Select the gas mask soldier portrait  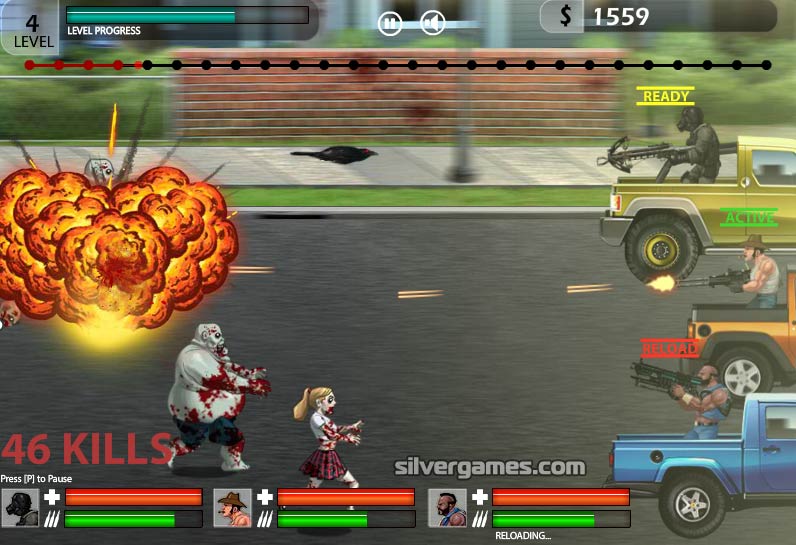pyautogui.click(x=20, y=507)
